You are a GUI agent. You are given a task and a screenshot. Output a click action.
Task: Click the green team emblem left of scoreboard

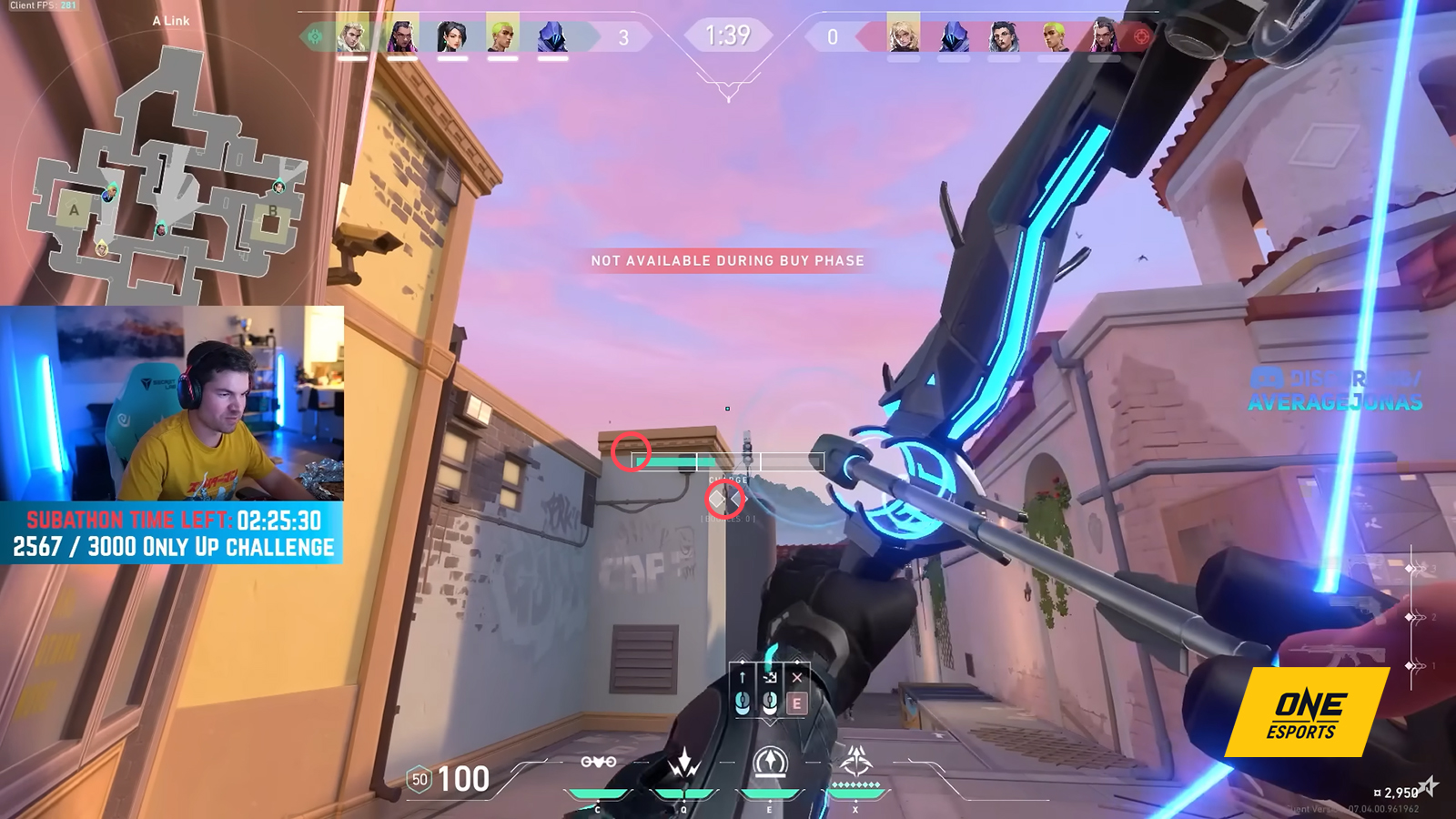314,35
